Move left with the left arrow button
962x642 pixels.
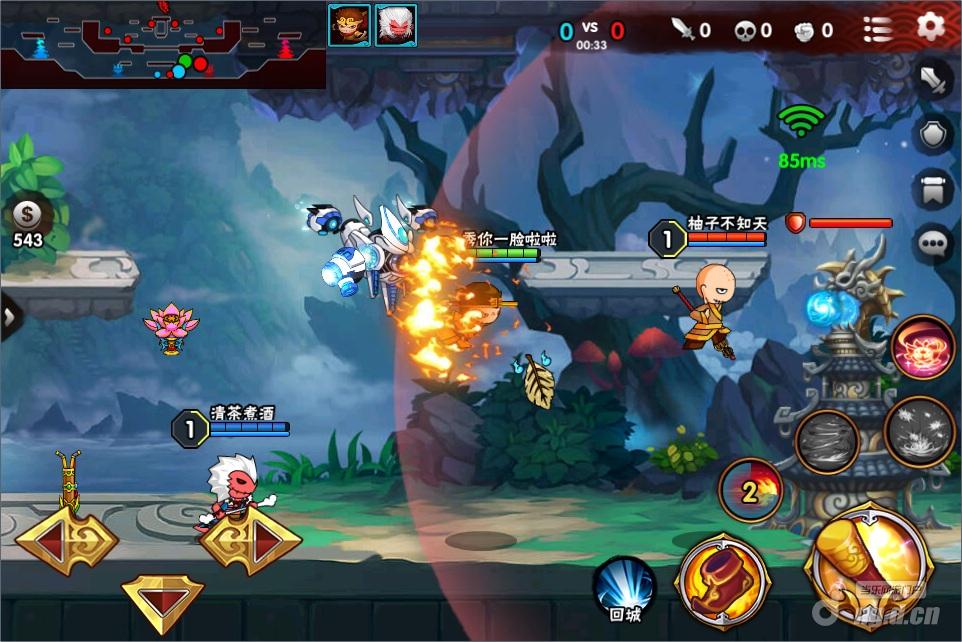tap(66, 543)
